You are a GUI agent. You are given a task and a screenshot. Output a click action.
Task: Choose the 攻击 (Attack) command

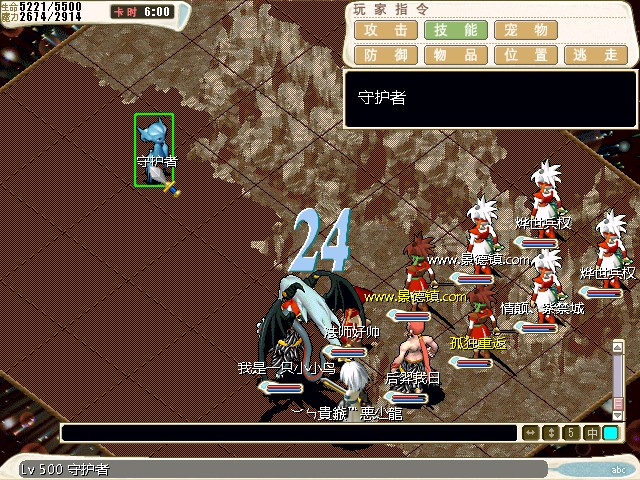(x=385, y=30)
